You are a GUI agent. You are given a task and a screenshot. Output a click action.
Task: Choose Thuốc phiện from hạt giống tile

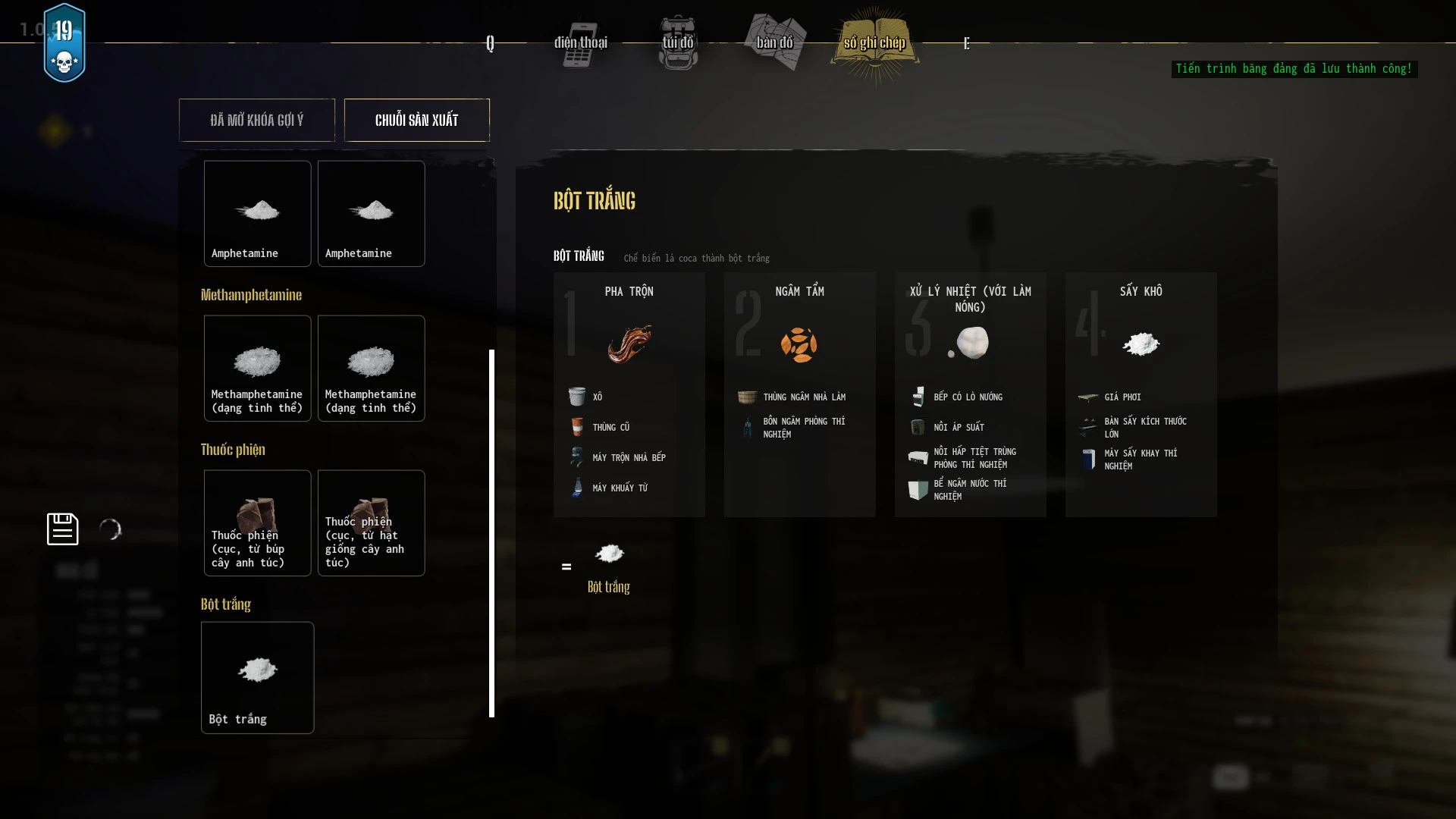(x=371, y=522)
